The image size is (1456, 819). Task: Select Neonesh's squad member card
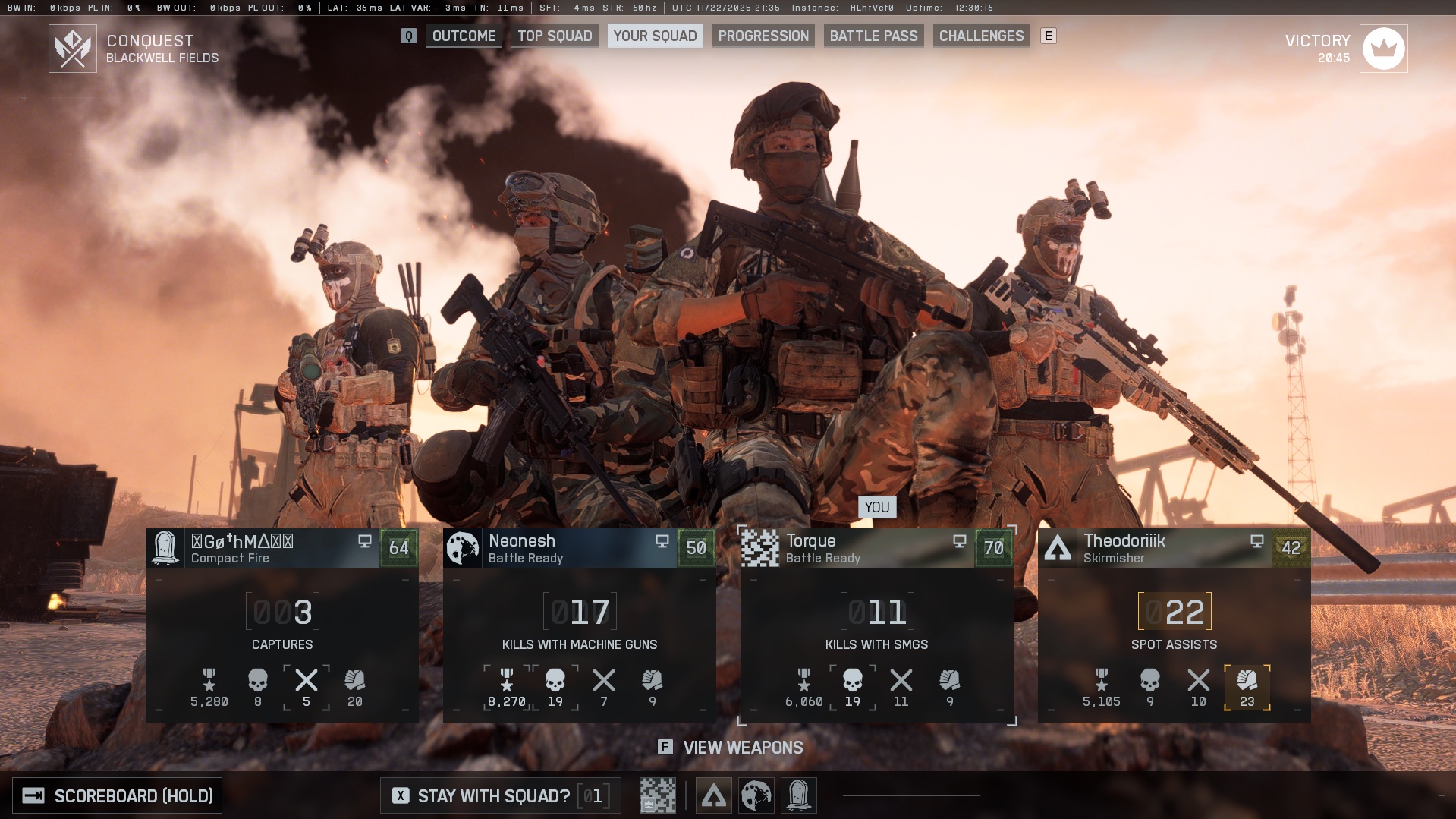pos(579,625)
